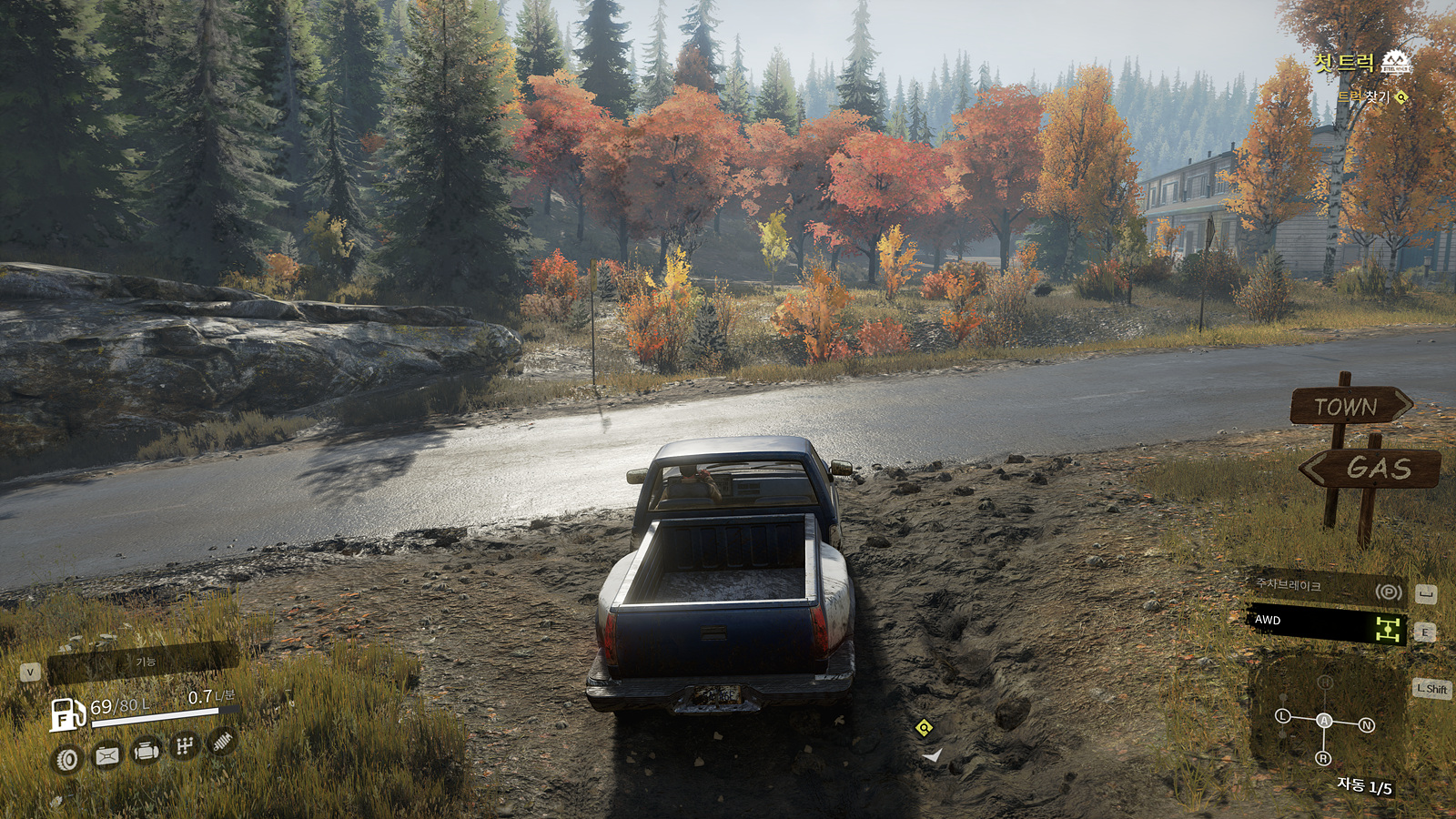Click the yellow search objective marker
Viewport: 1456px width, 819px height.
[925, 727]
